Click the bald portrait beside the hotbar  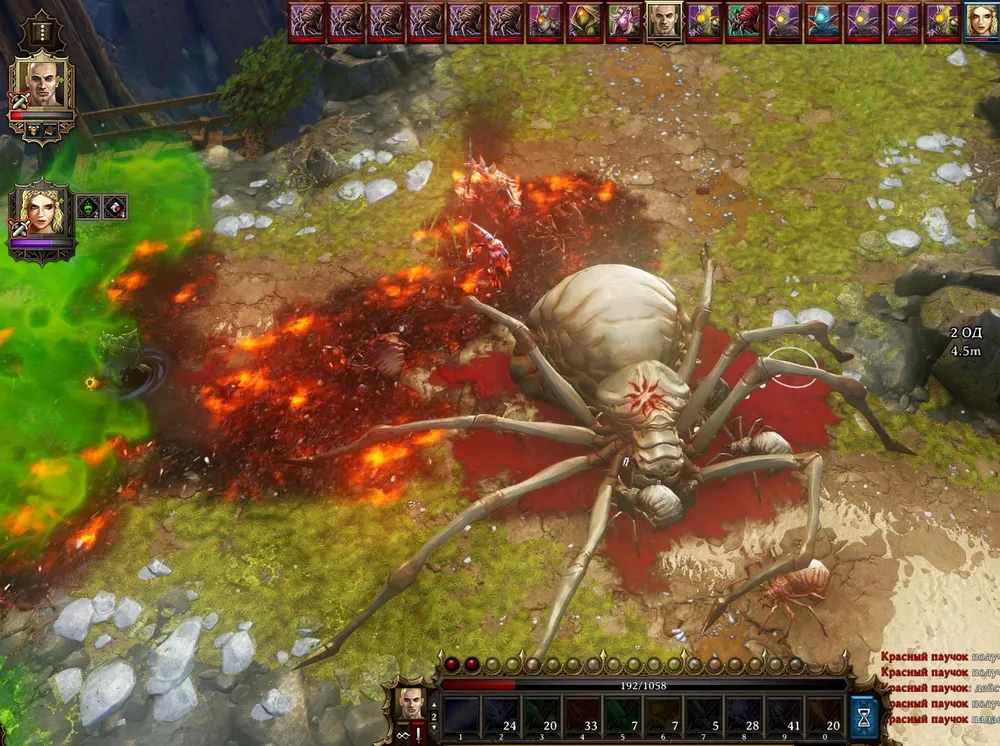coord(411,702)
